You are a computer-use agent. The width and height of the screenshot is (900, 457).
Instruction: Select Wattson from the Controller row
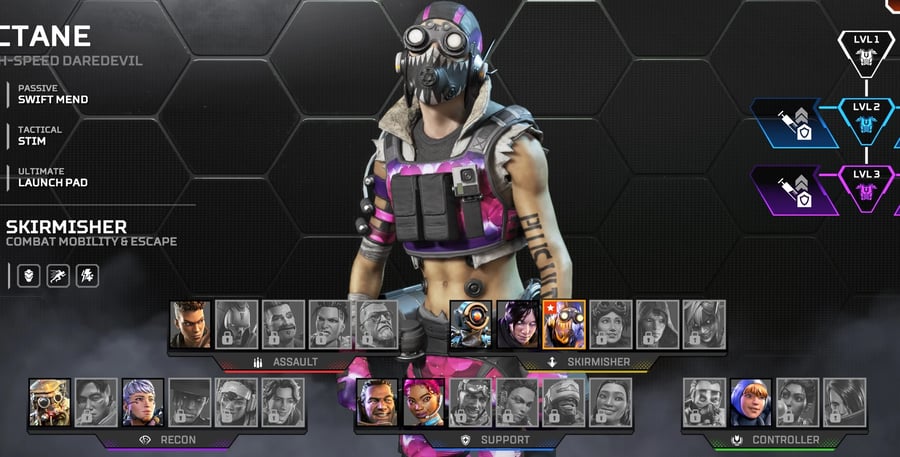point(750,402)
